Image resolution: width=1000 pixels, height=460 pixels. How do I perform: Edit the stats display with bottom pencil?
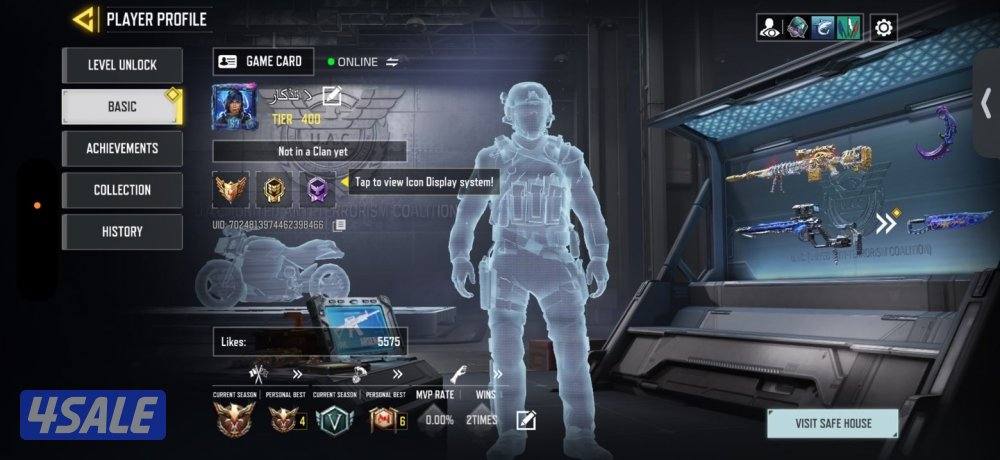pos(526,420)
